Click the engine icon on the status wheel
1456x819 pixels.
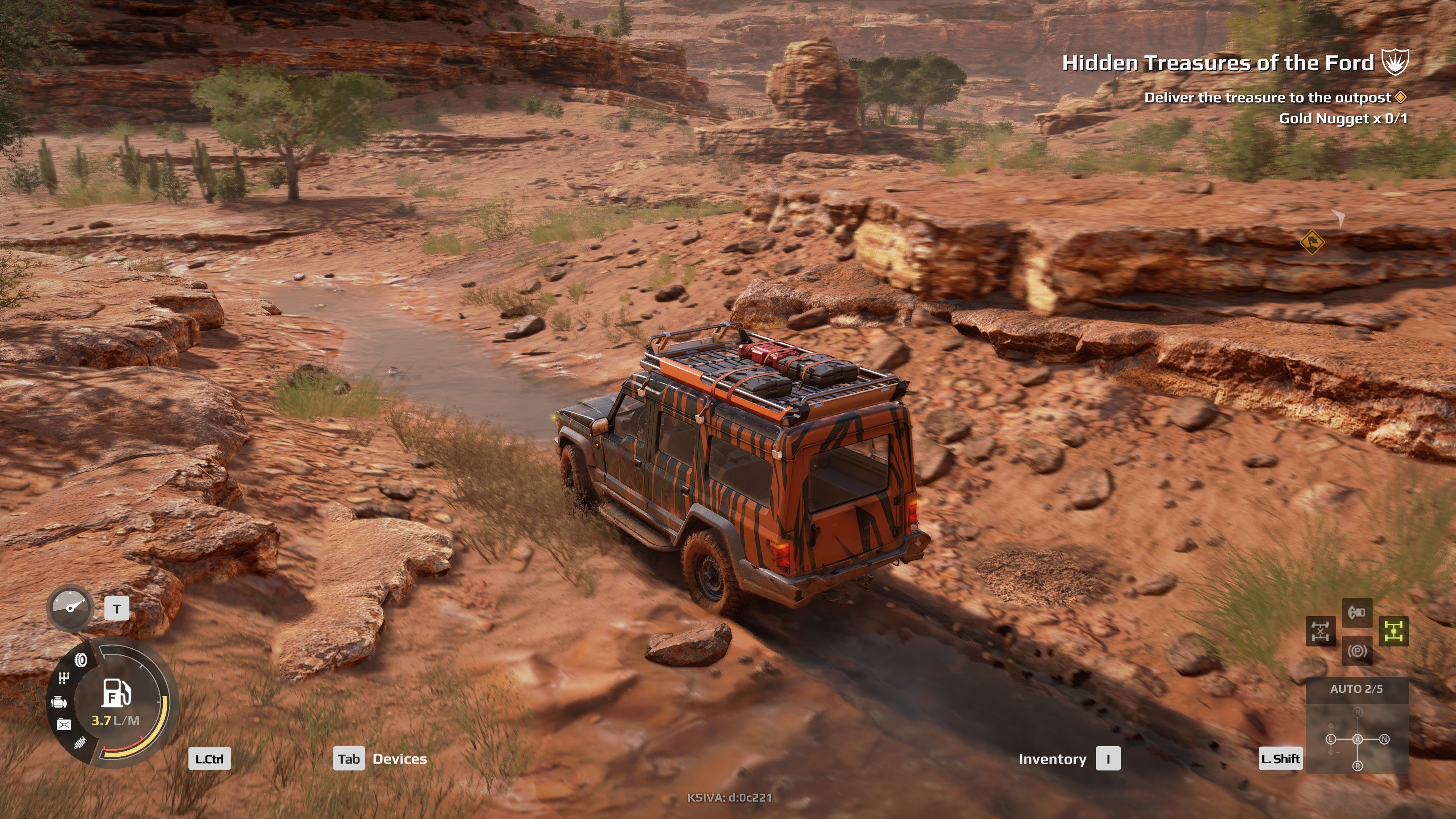[60, 701]
